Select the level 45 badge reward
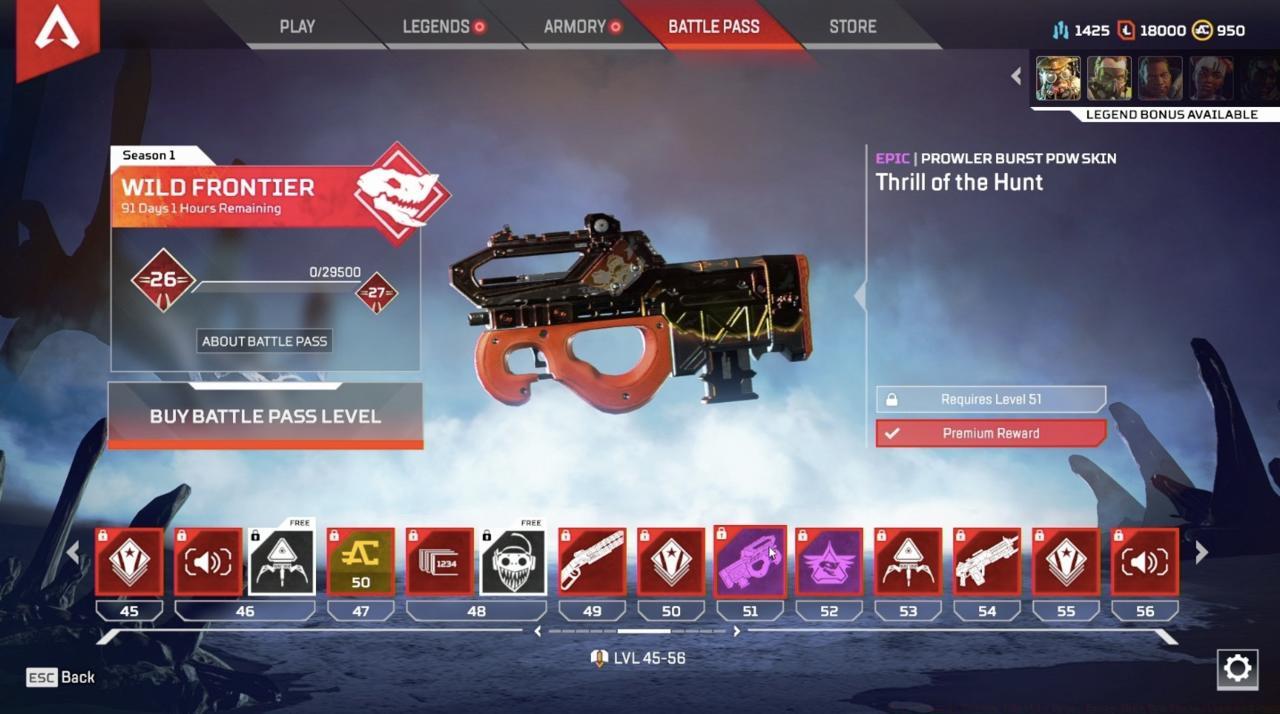1280x714 pixels. coord(129,562)
